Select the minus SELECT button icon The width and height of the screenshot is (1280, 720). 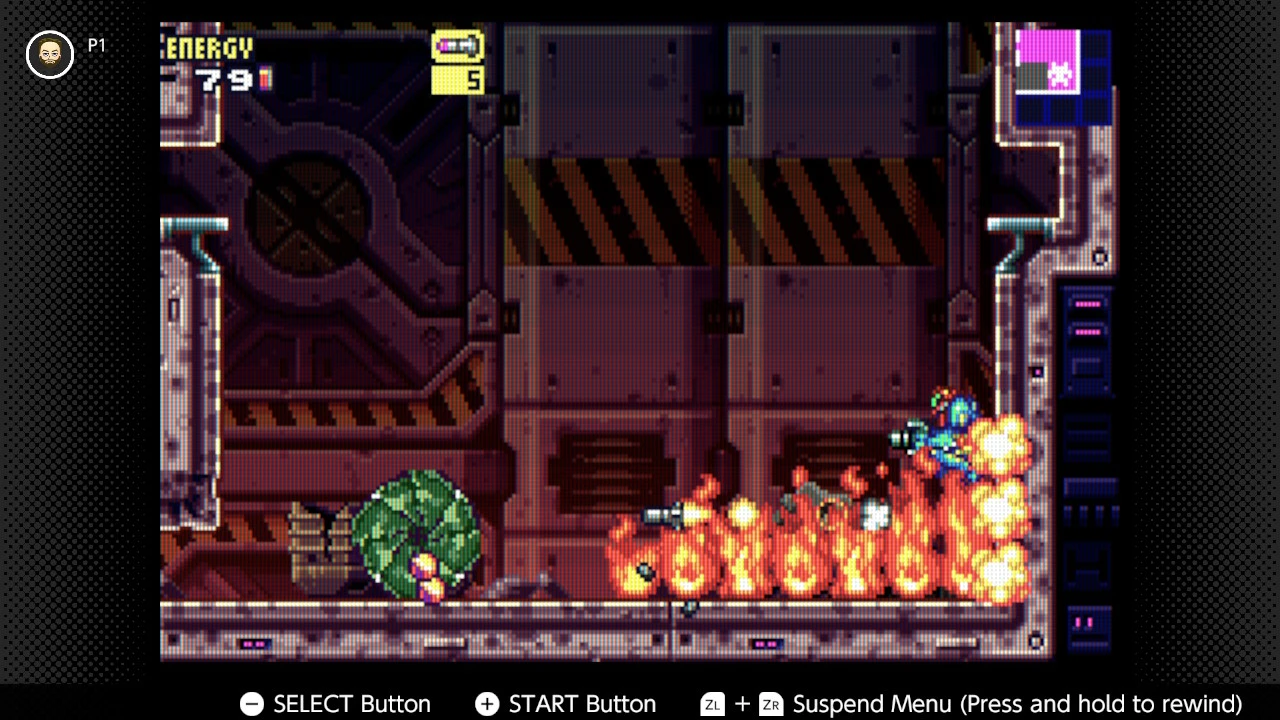tap(250, 704)
